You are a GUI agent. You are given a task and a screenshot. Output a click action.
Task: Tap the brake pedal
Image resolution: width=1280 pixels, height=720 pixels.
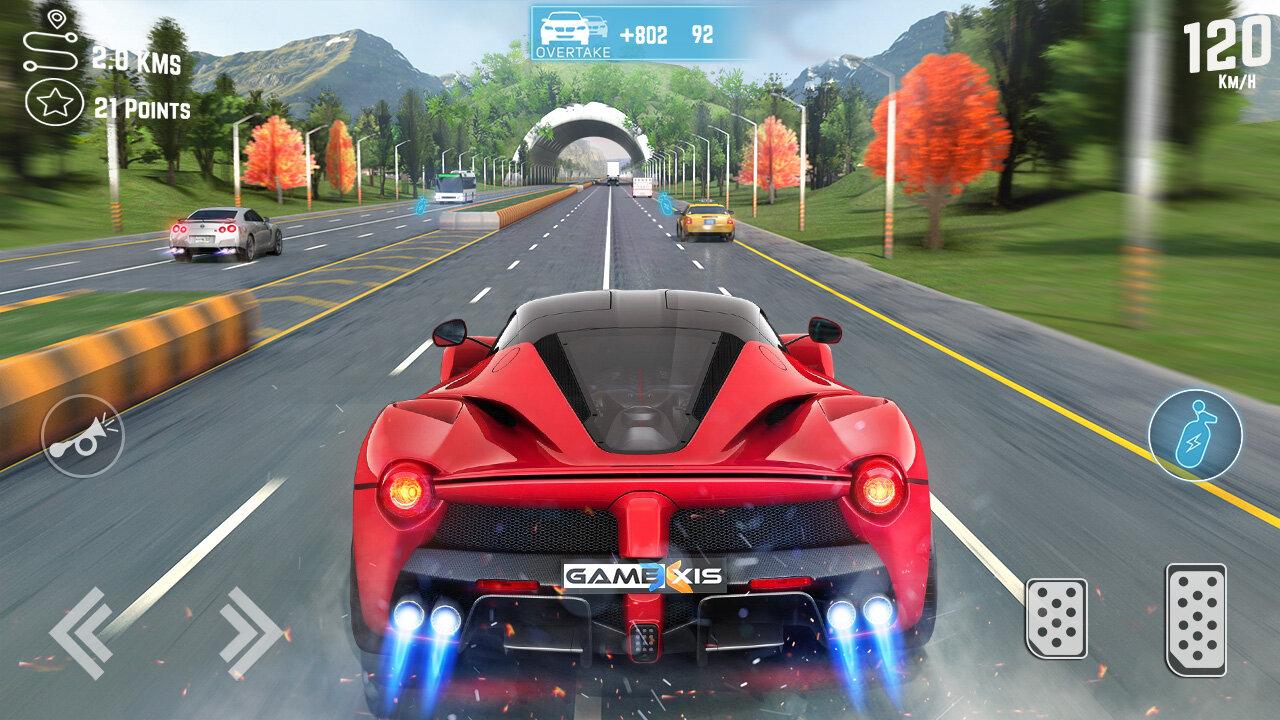1056,618
